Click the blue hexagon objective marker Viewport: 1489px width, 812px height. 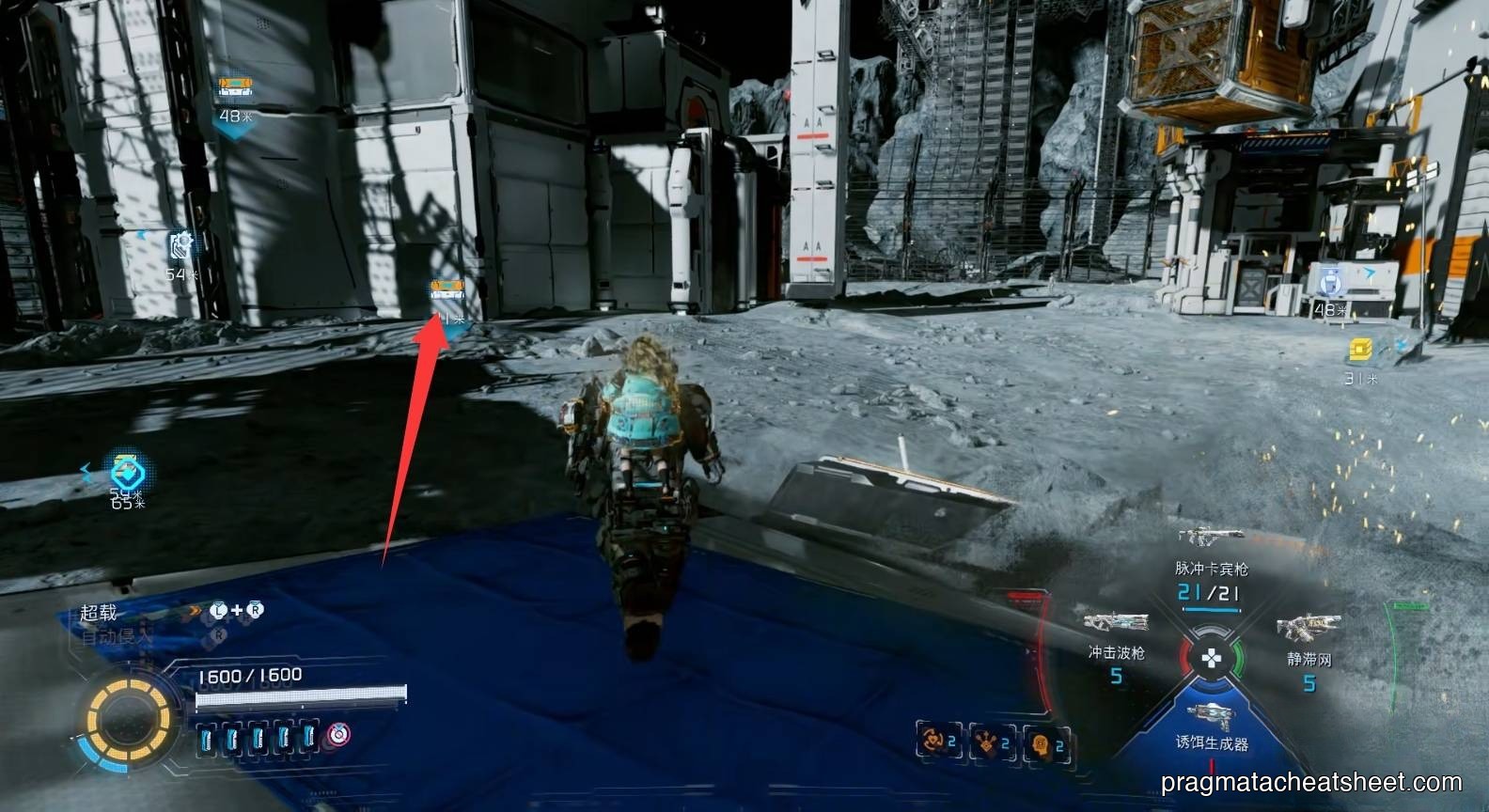(126, 470)
